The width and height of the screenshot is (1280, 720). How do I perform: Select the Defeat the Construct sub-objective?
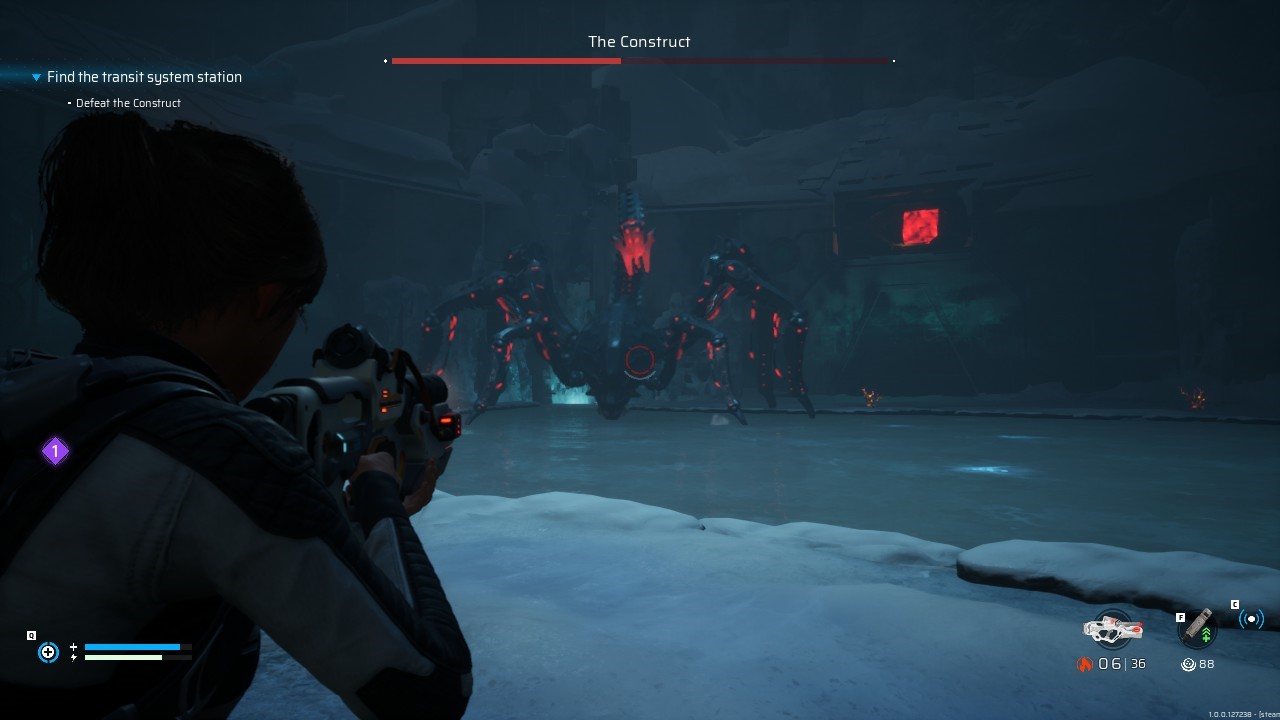pyautogui.click(x=128, y=102)
